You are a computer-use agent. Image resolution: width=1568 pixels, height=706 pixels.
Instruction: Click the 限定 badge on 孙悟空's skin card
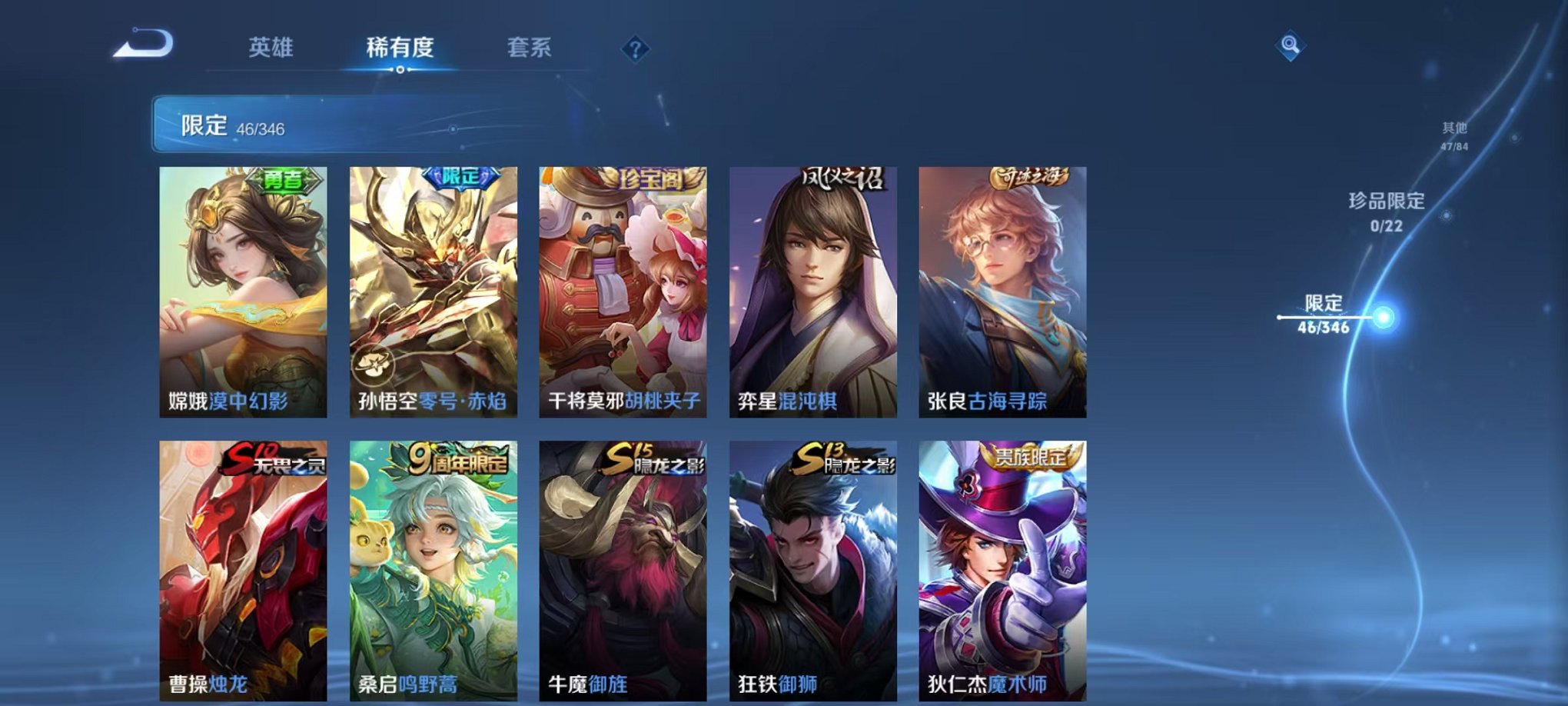coord(460,178)
